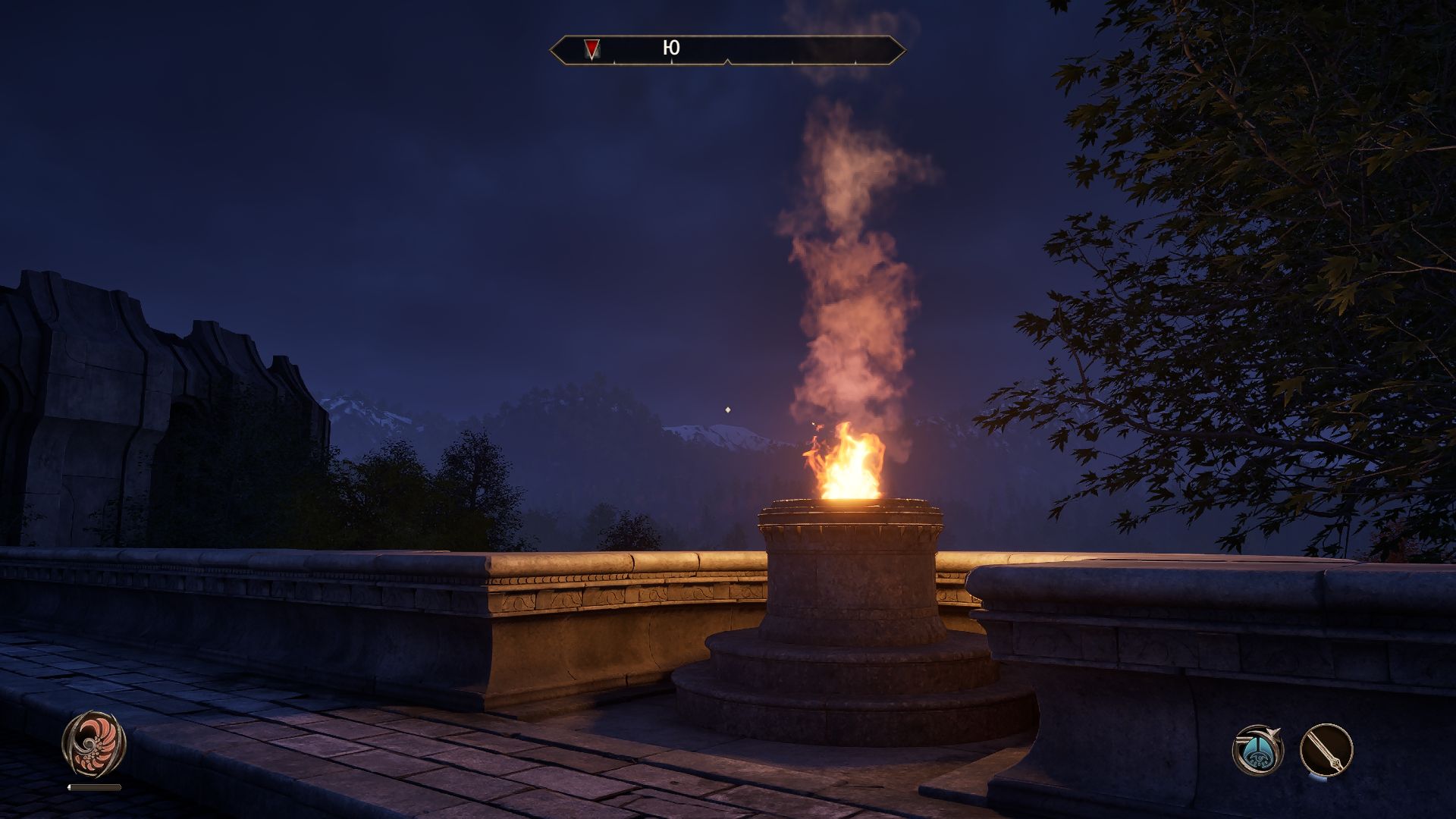Select the blue equipped spell icon
The image size is (1456, 819).
(x=1257, y=750)
